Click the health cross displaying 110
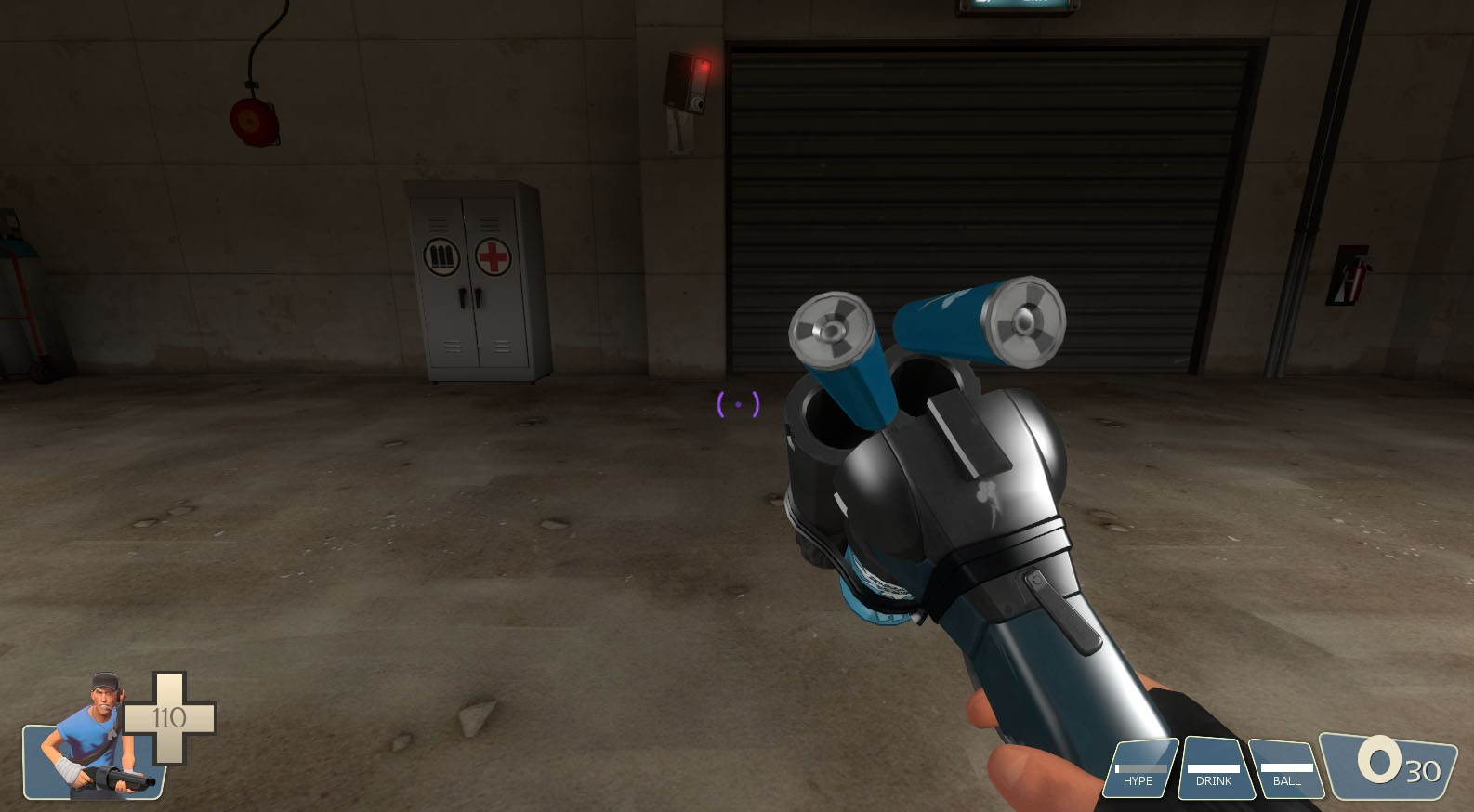This screenshot has height=812, width=1474. (169, 715)
